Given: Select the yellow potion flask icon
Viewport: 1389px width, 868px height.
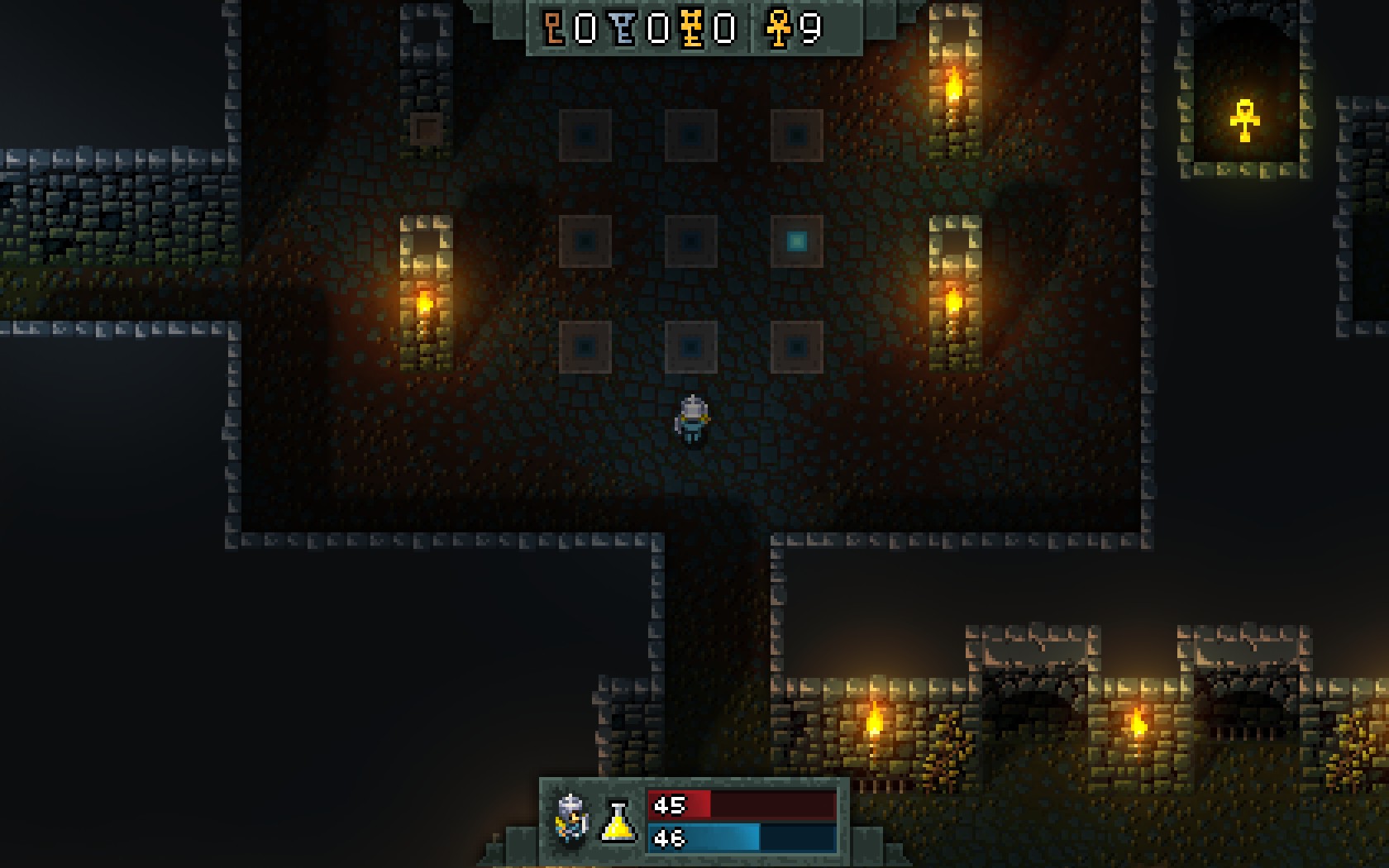Looking at the screenshot, I should 618,821.
